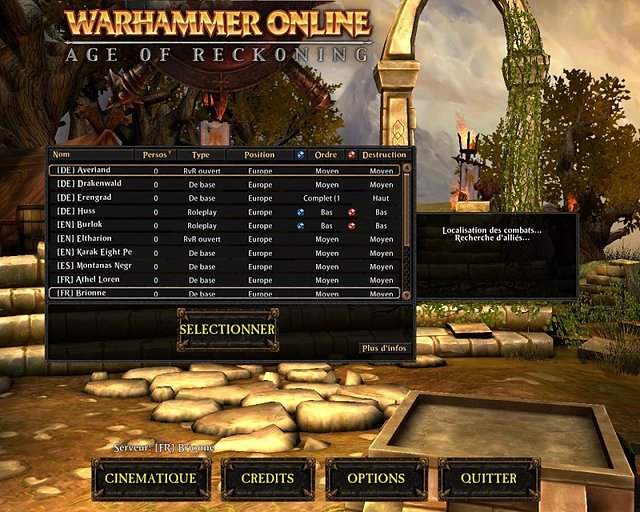Quit the game with QUITTER

489,479
